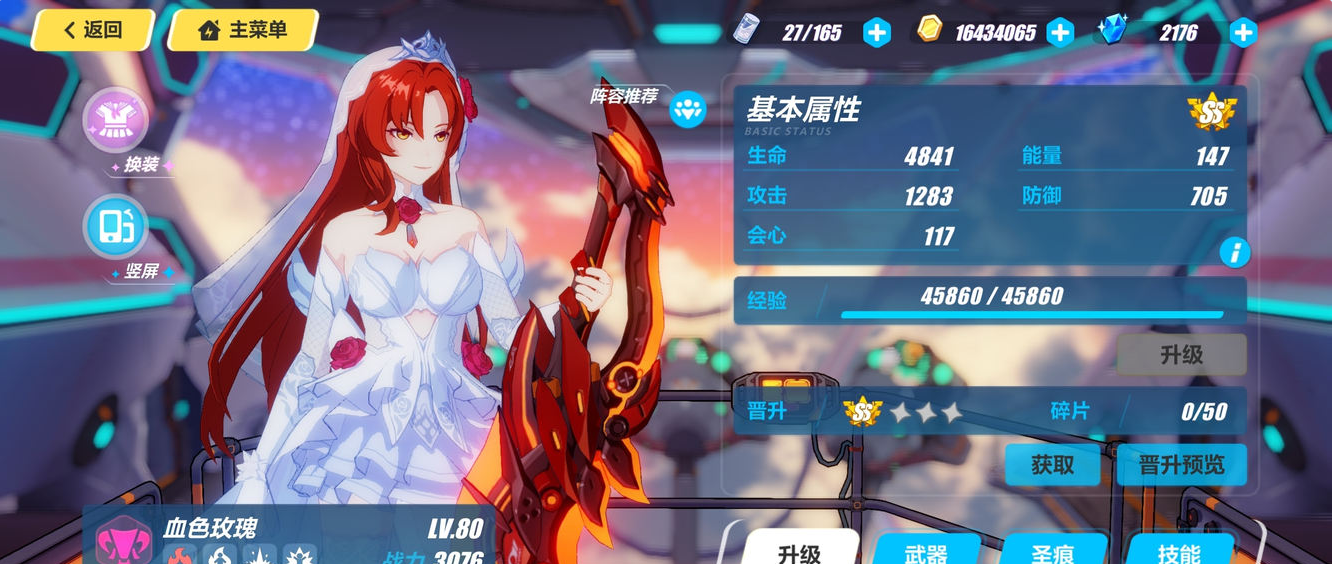Open the 阵容推荐 team recommendation
Viewport: 1332px width, 564px height.
point(688,109)
